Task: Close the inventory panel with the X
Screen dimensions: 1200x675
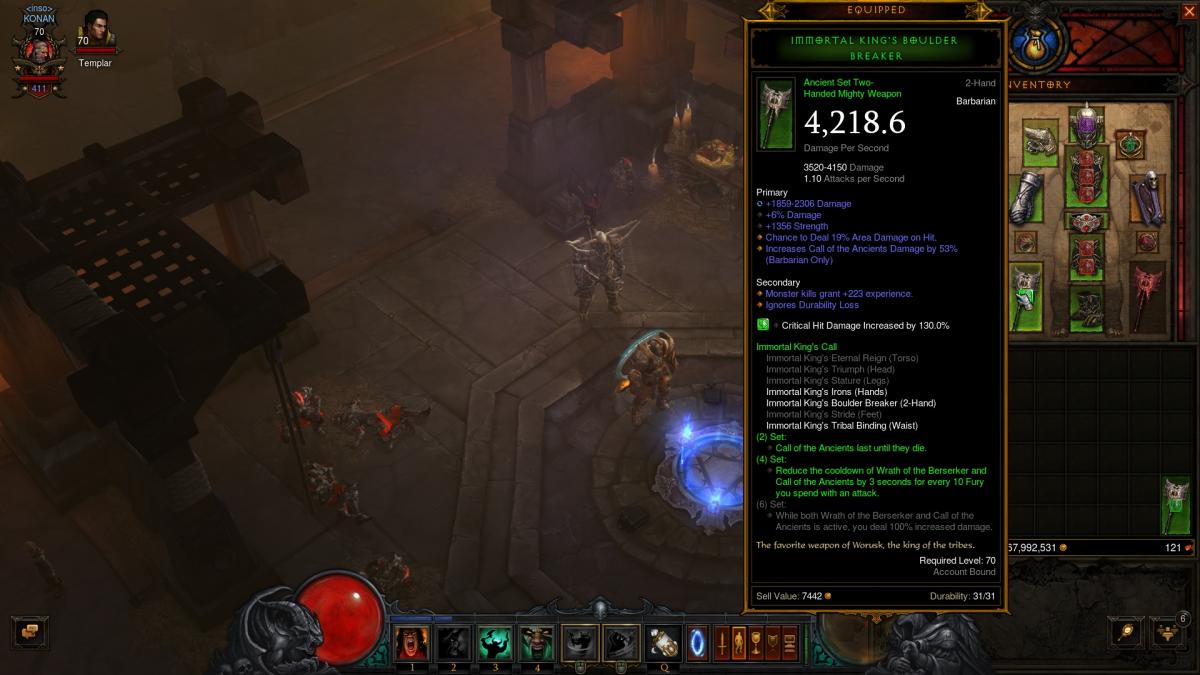Action: pyautogui.click(x=1188, y=12)
